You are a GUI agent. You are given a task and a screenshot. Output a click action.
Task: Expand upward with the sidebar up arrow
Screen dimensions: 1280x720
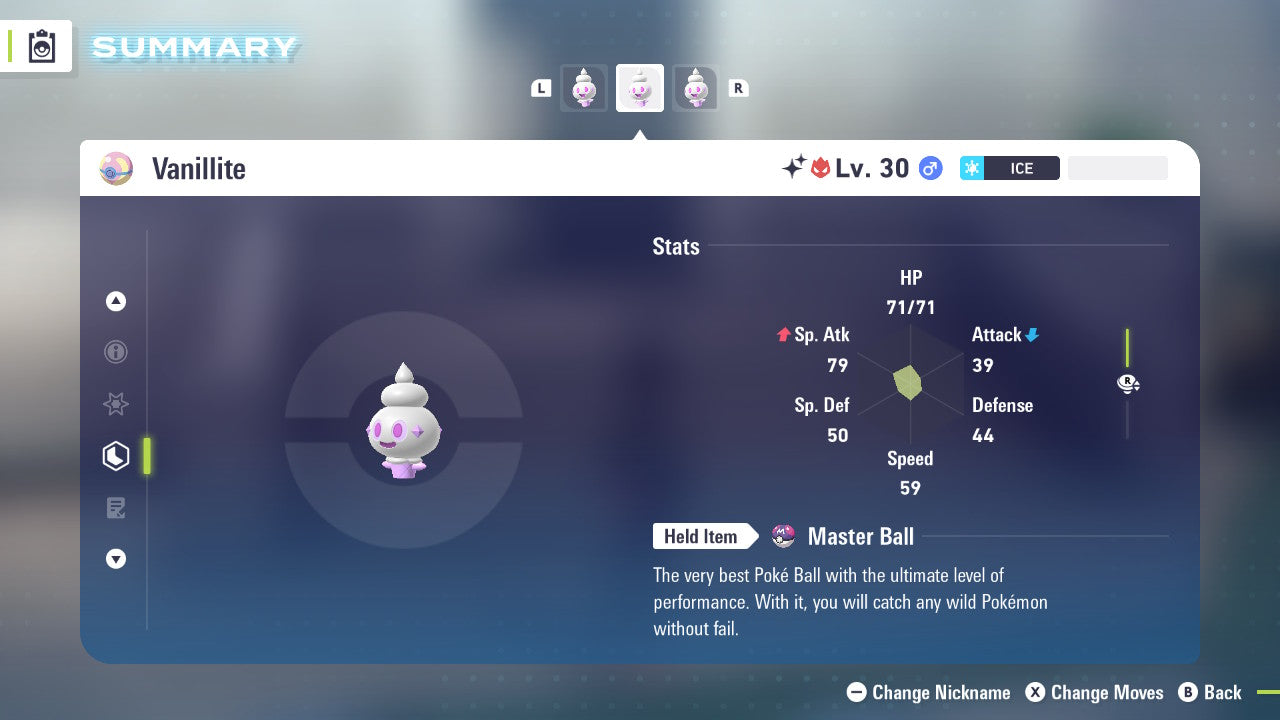(x=116, y=301)
